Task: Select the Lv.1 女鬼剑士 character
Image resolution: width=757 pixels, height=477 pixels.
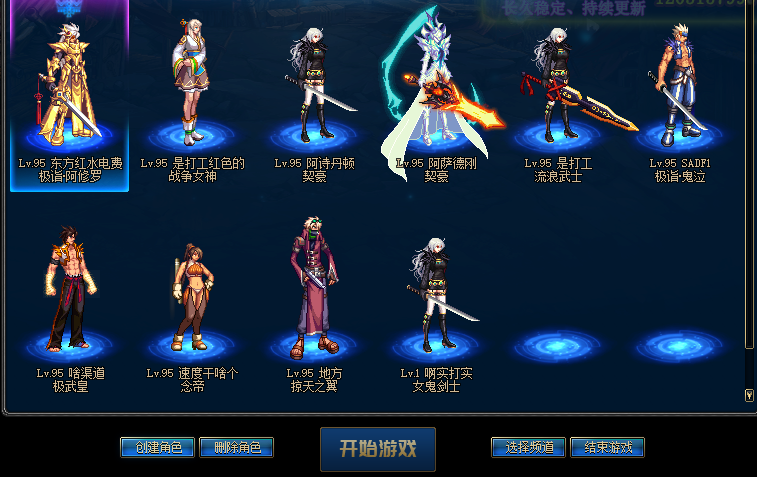Action: tap(436, 300)
